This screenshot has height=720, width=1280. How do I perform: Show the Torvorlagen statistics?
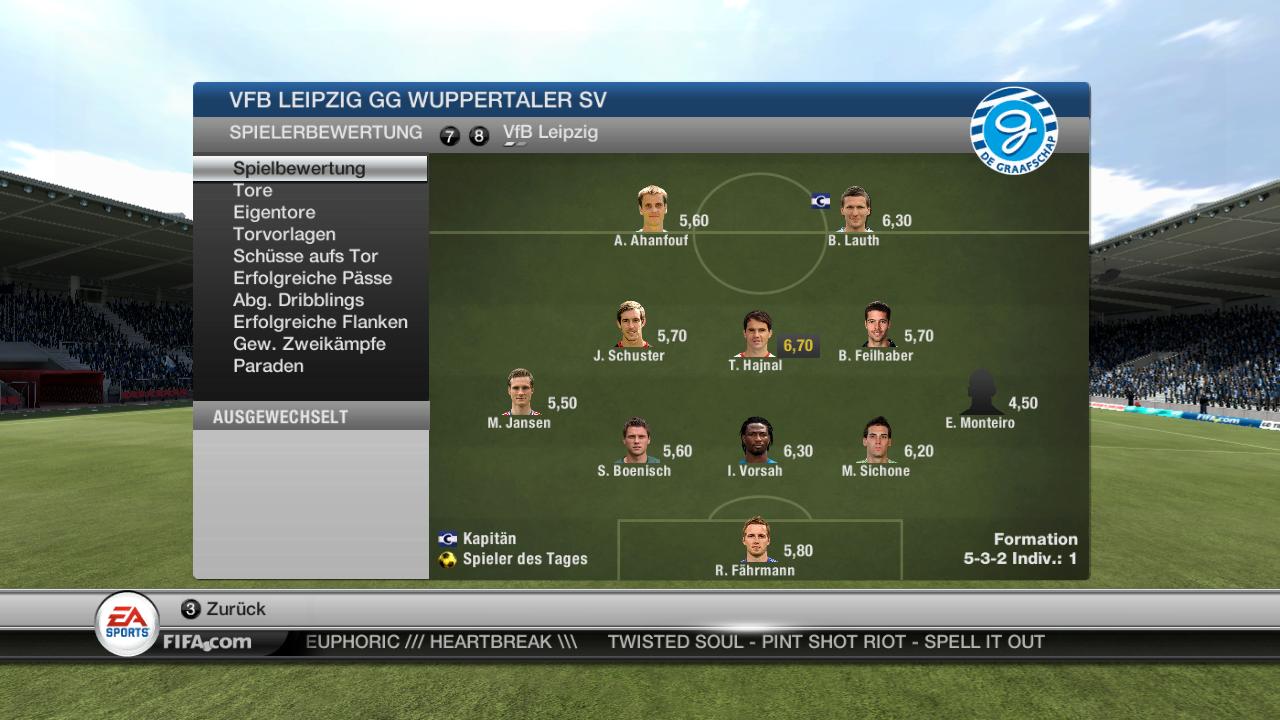point(284,234)
